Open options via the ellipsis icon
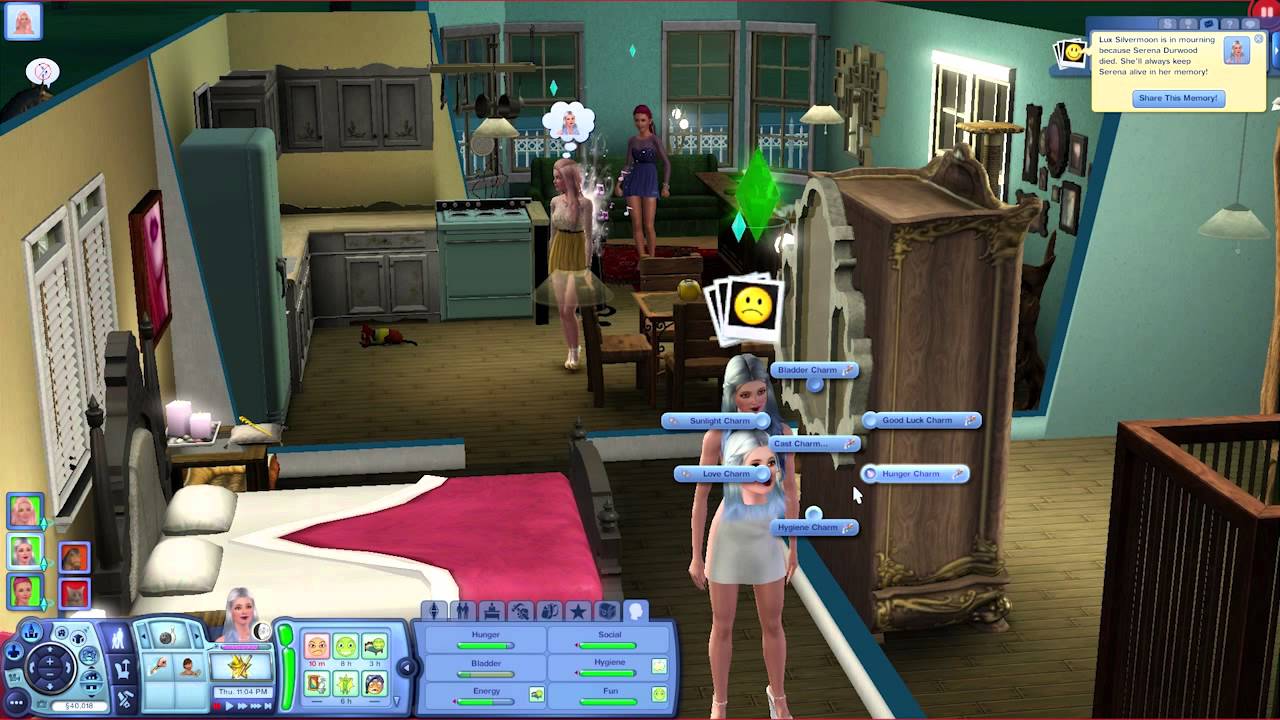The height and width of the screenshot is (720, 1280). (15, 703)
